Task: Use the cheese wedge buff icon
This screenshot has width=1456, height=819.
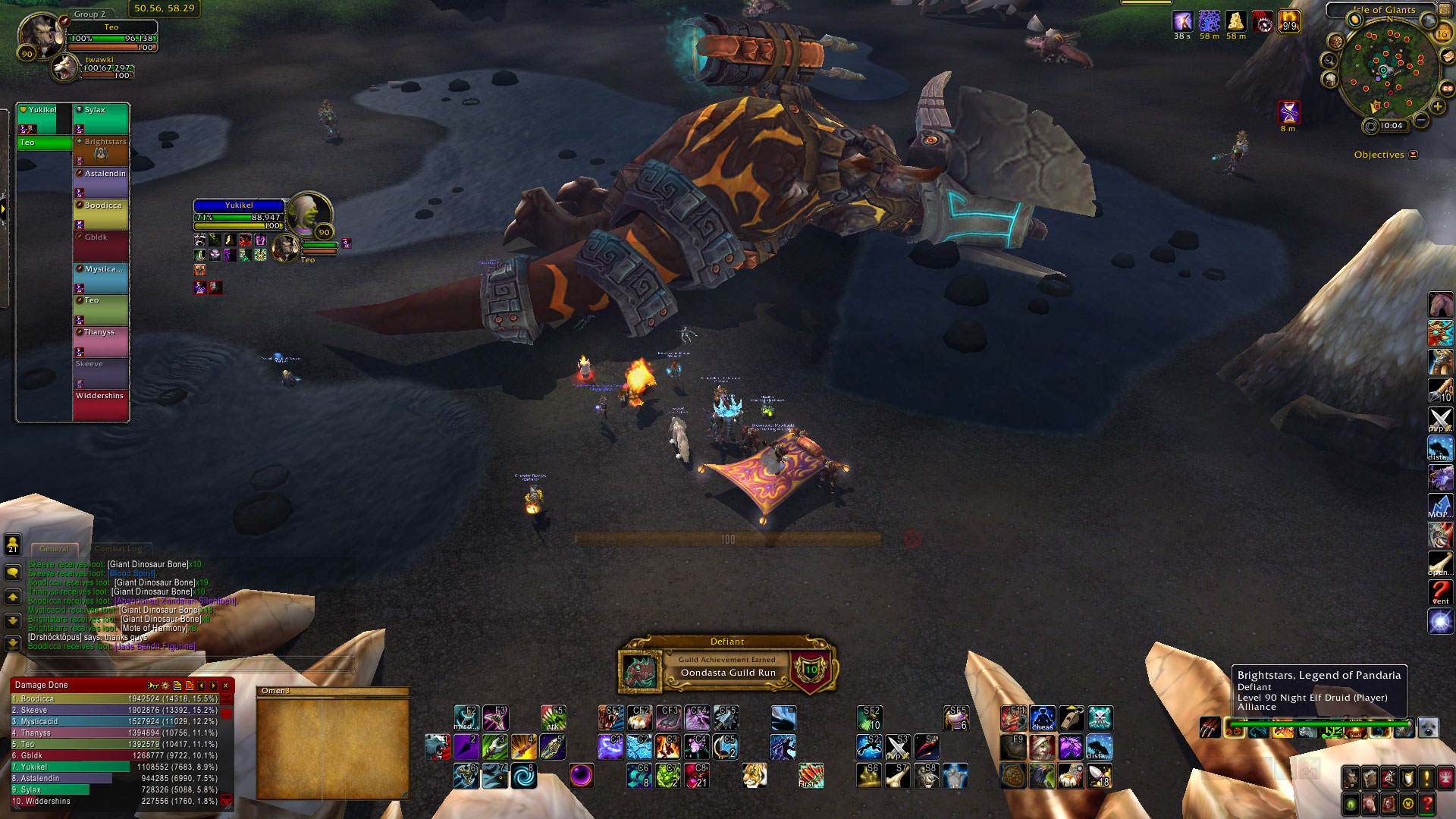Action: pyautogui.click(x=1235, y=22)
